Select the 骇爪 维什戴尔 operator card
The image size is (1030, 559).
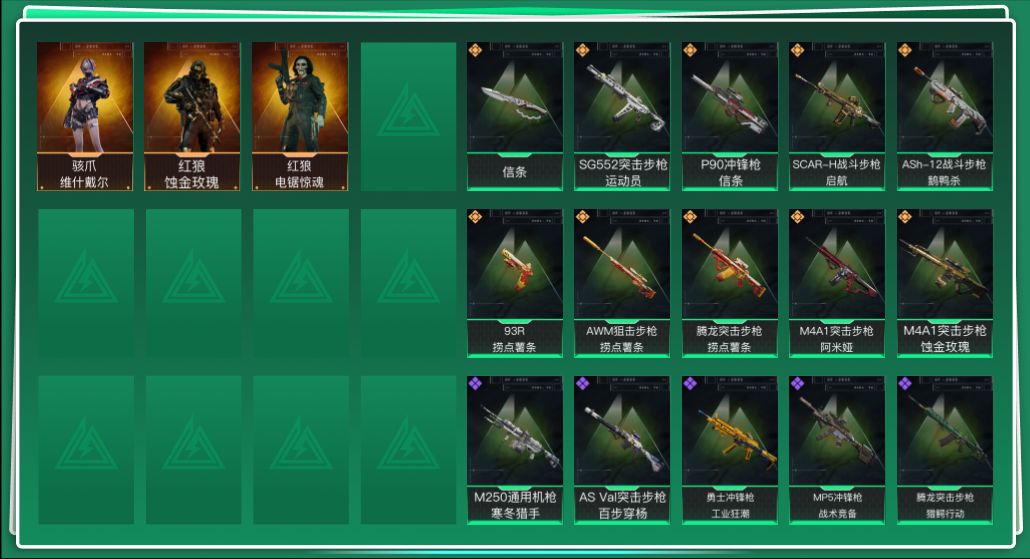85,116
